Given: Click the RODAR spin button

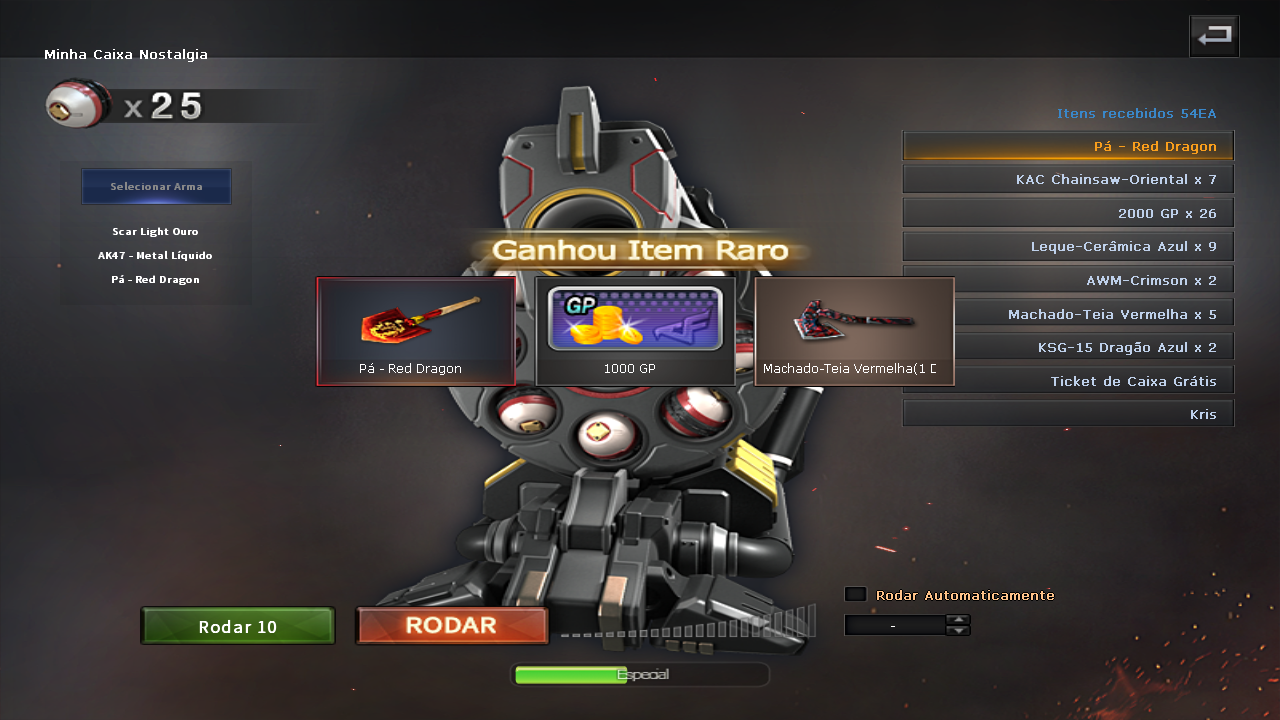Looking at the screenshot, I should tap(451, 626).
